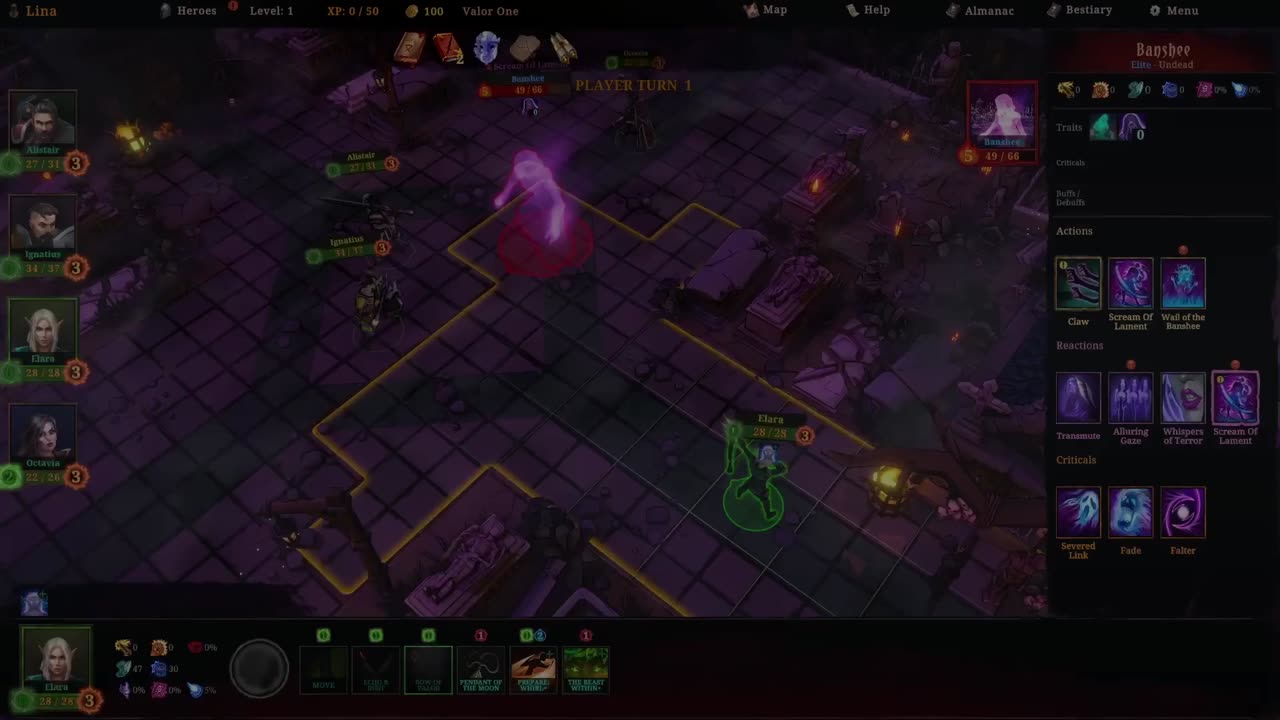Activate The Beast Within ability
This screenshot has width=1280, height=720.
click(x=586, y=668)
